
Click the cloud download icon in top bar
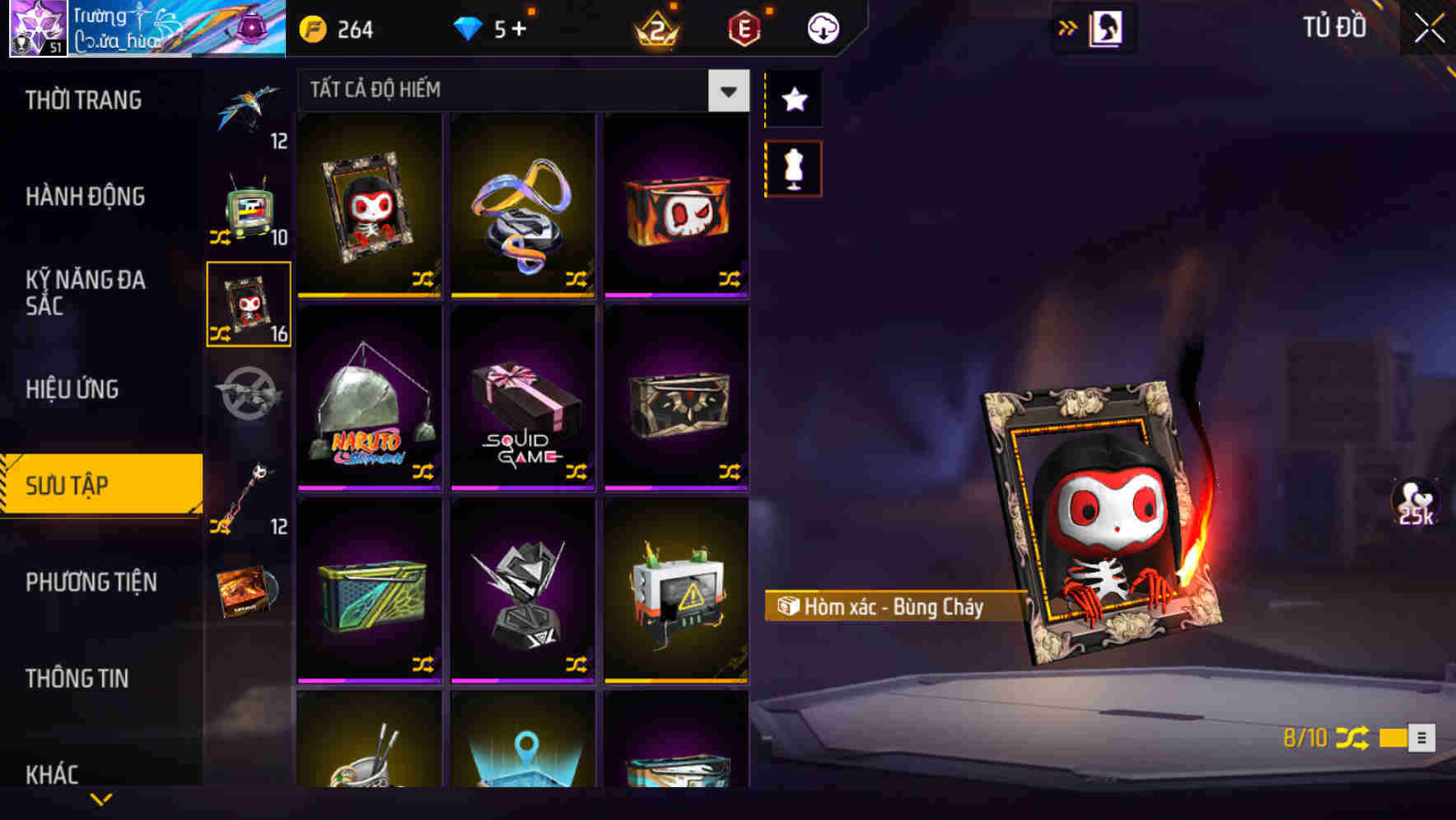pyautogui.click(x=821, y=27)
